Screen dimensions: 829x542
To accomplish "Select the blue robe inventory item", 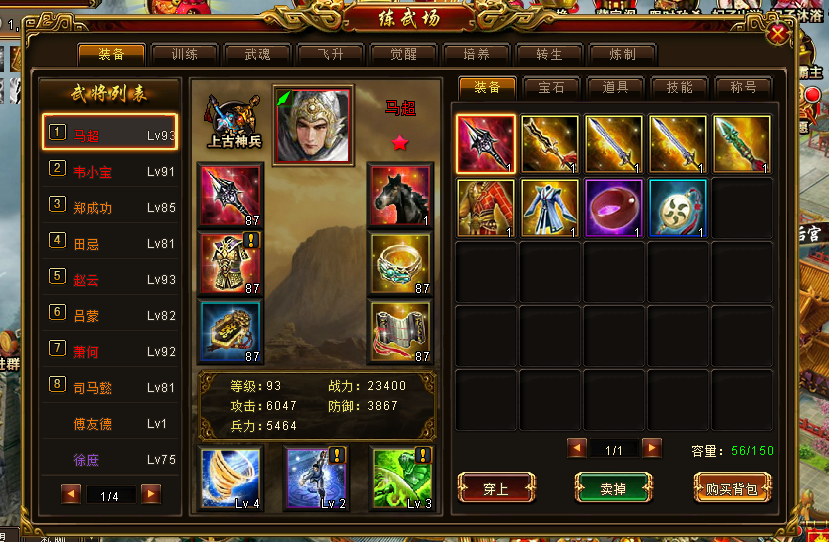I will point(550,208).
